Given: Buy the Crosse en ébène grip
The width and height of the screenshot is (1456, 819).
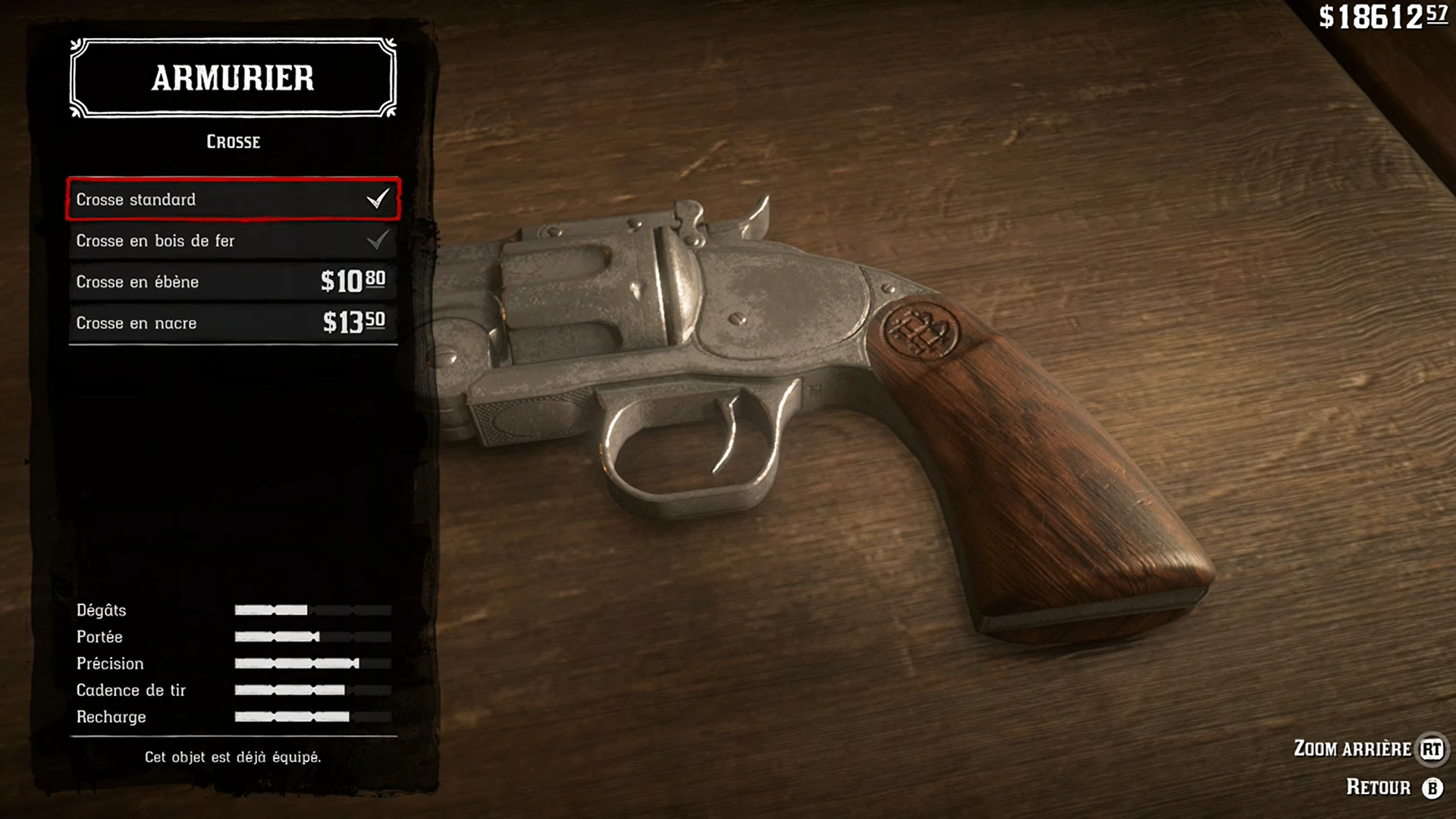Looking at the screenshot, I should [232, 281].
